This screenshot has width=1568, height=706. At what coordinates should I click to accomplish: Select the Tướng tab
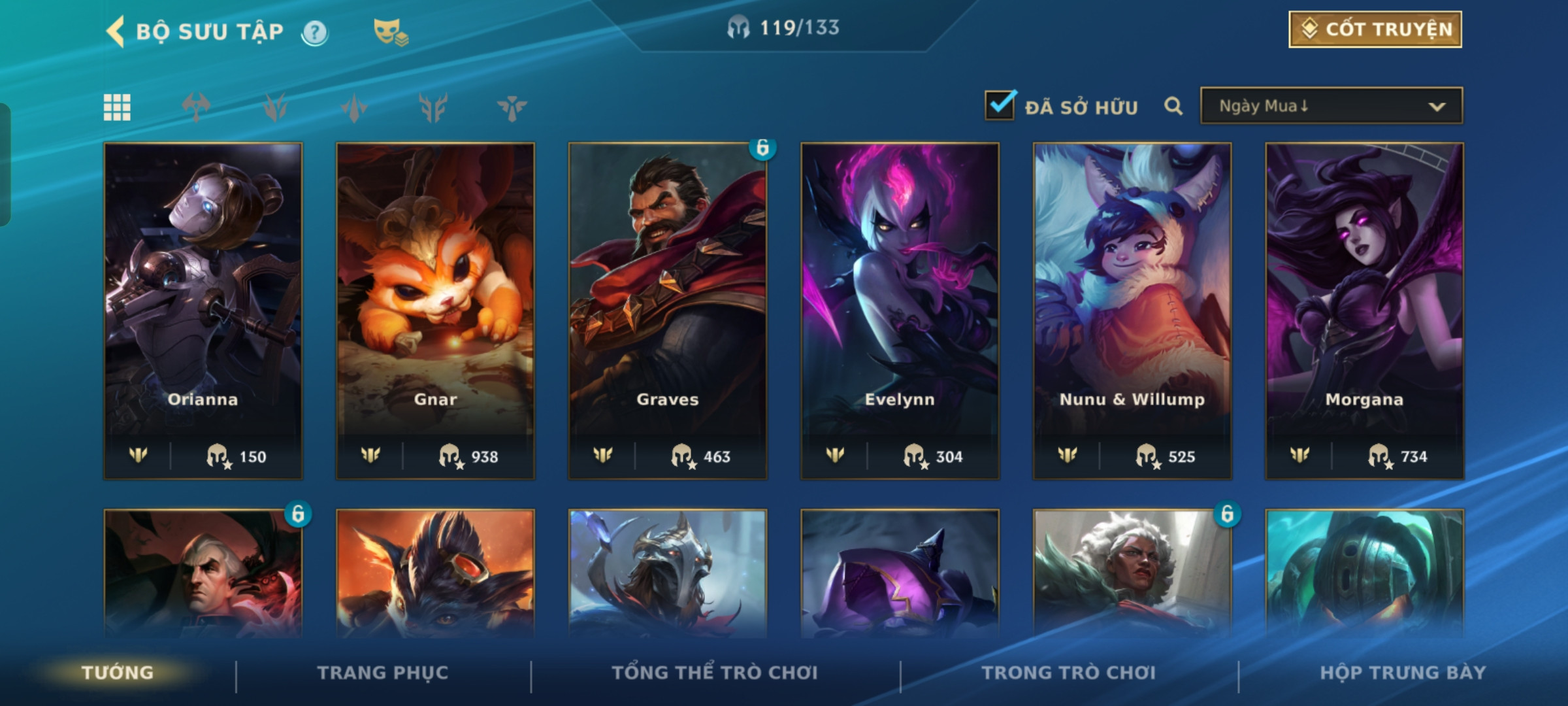[118, 673]
